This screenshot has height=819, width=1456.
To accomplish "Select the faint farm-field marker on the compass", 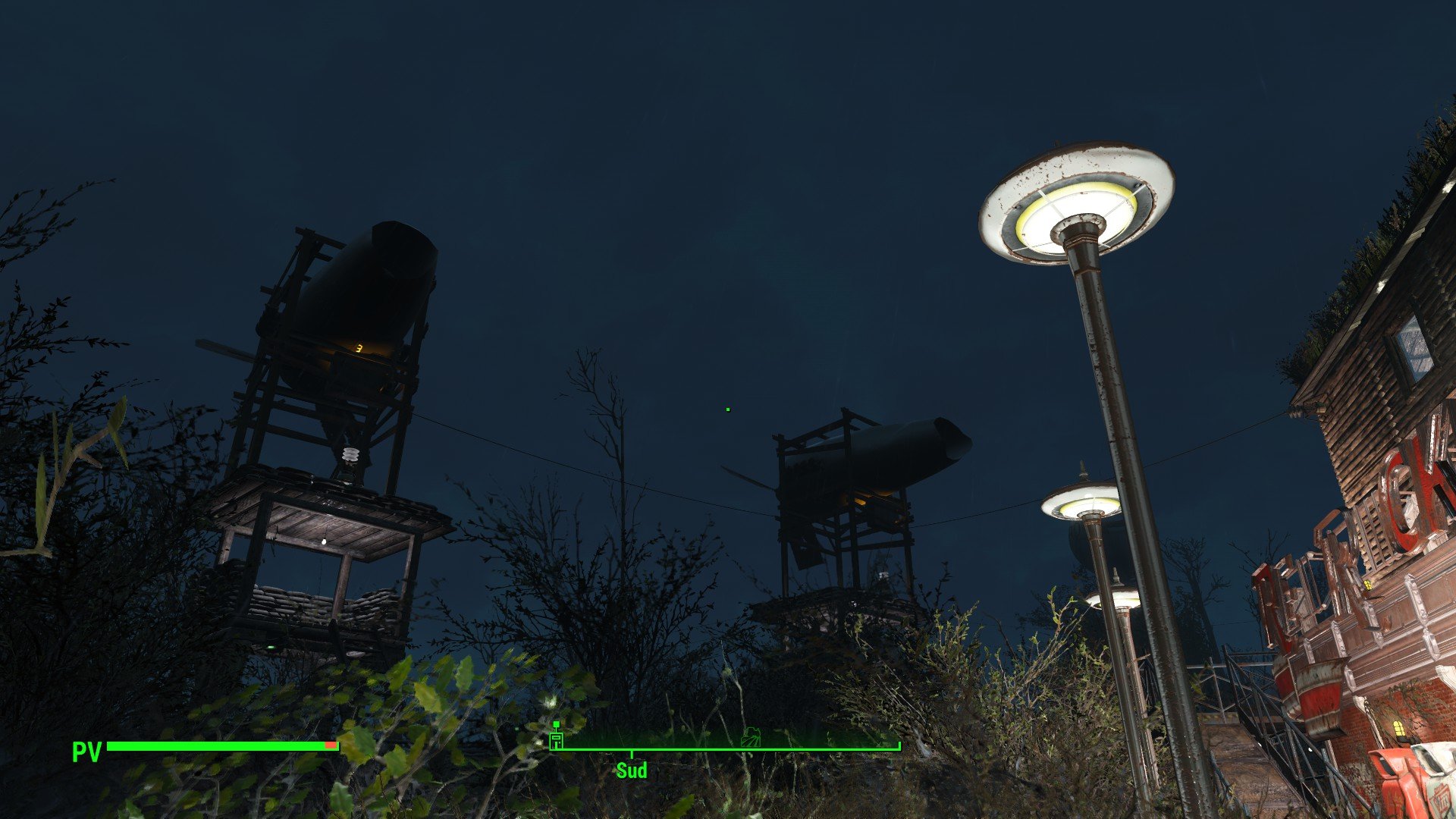I will 751,737.
